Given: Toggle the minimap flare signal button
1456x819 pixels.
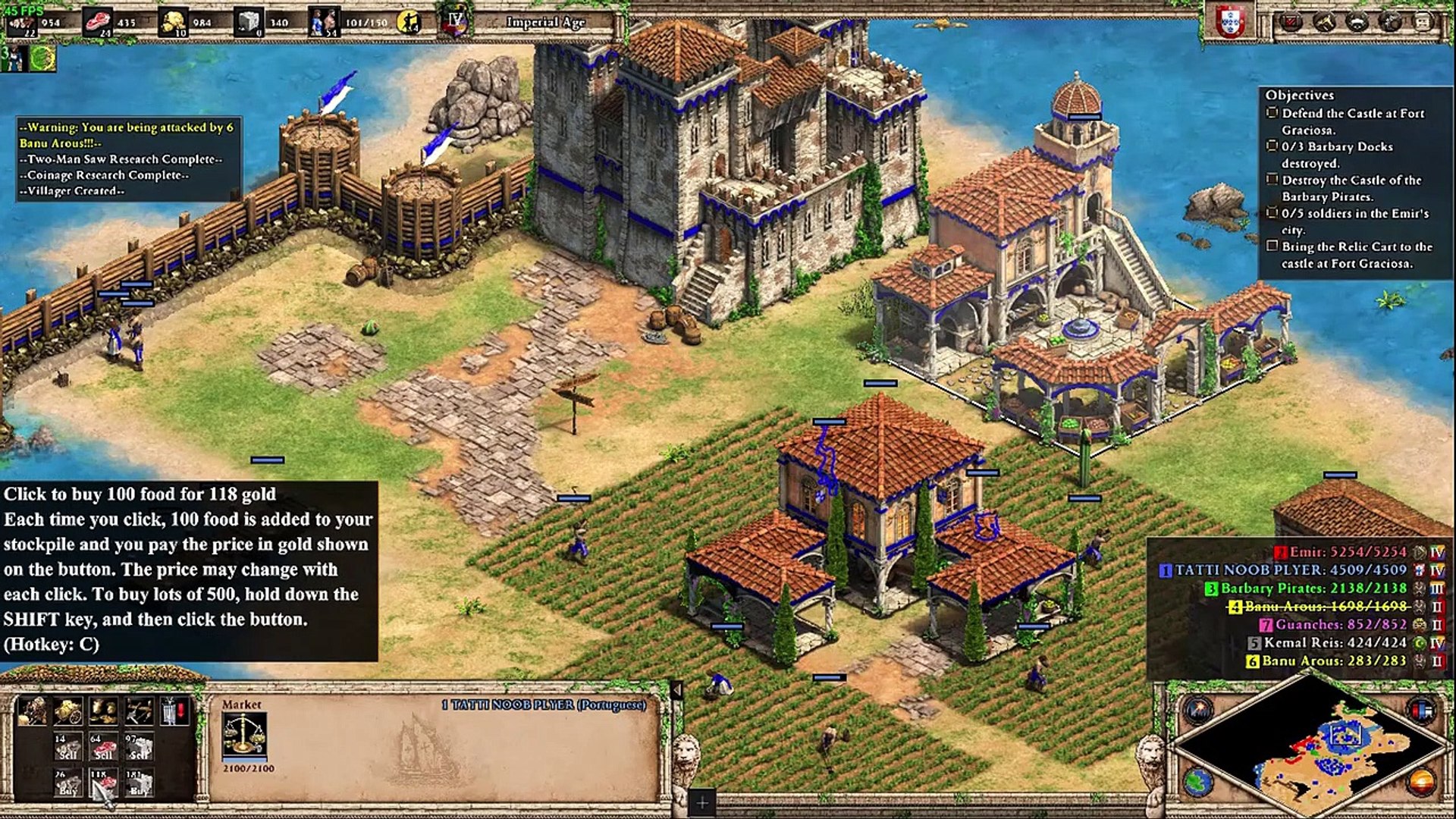Looking at the screenshot, I should coord(1199,711).
